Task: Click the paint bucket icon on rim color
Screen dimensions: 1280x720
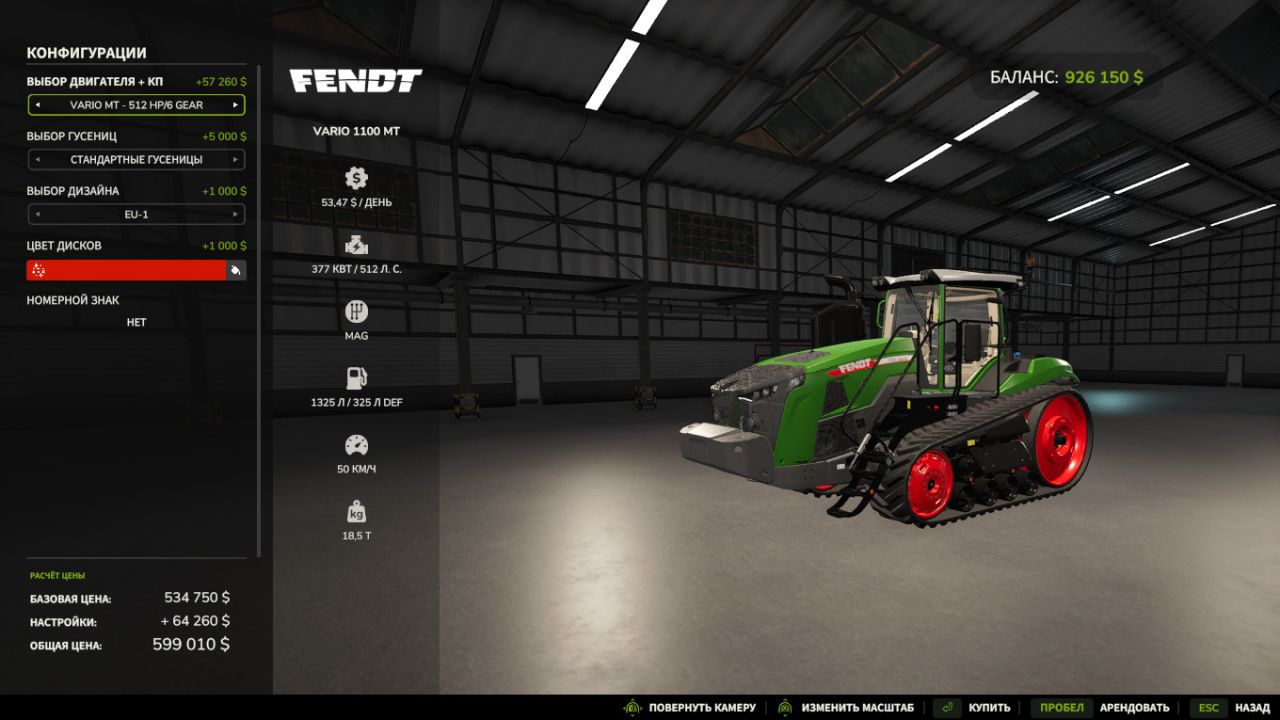Action: coord(237,269)
